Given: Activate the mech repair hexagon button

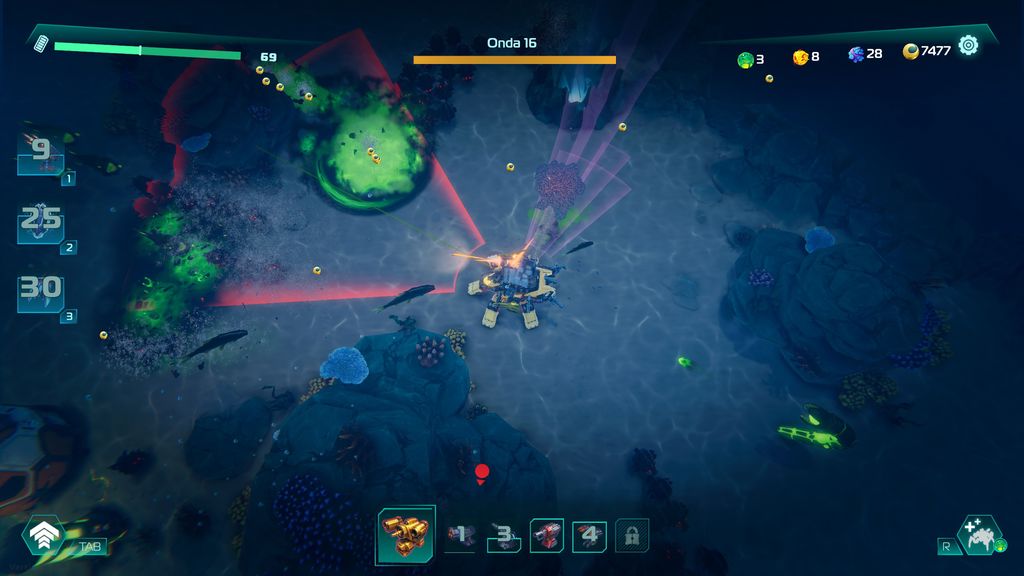Looking at the screenshot, I should click(979, 535).
